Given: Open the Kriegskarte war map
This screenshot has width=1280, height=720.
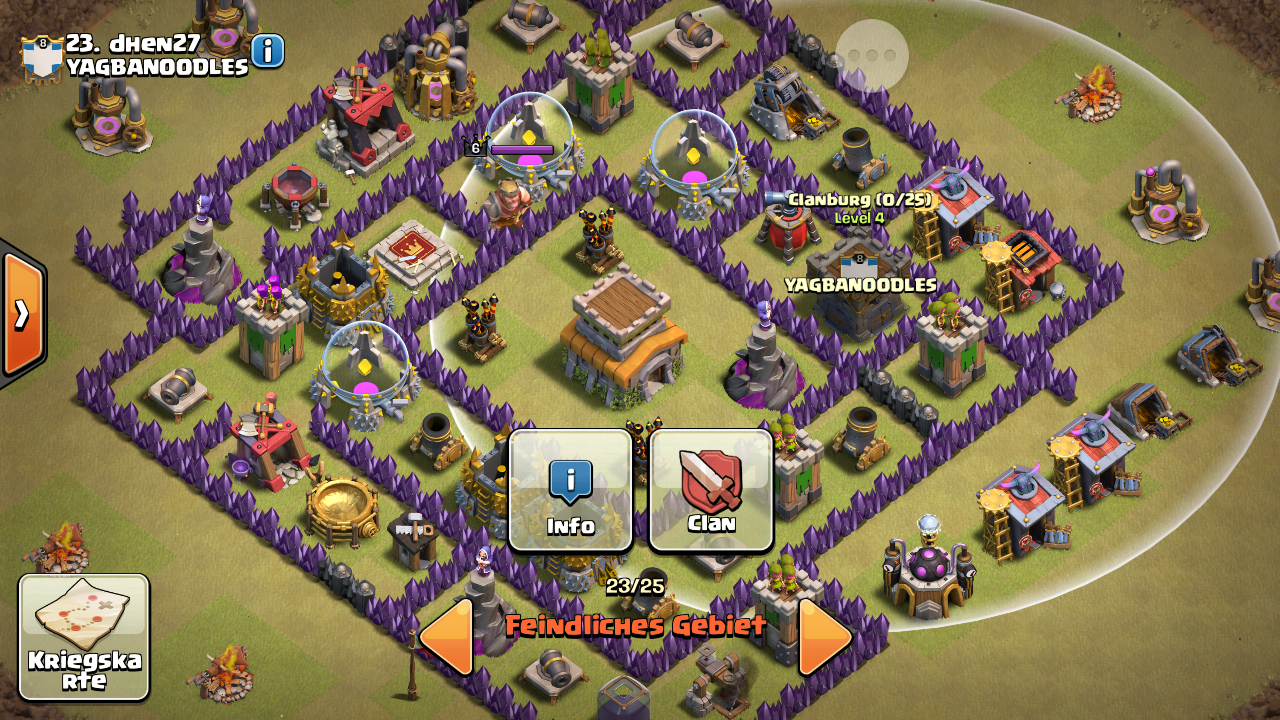Looking at the screenshot, I should point(84,637).
